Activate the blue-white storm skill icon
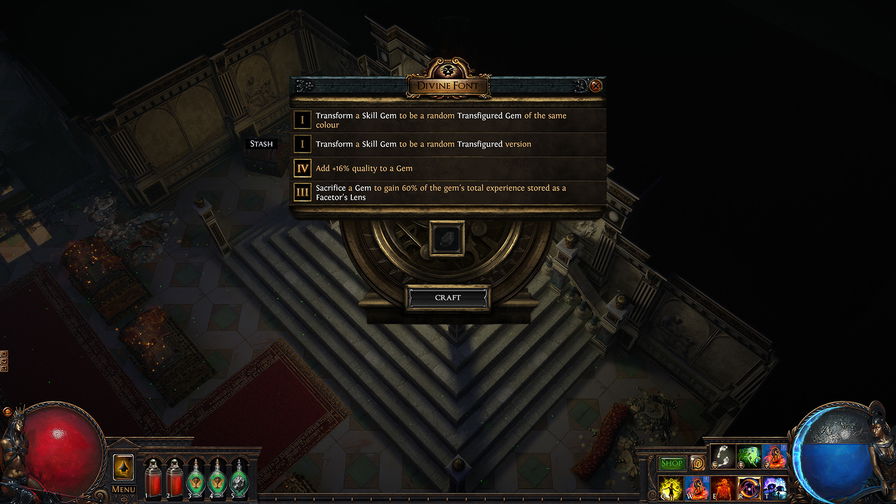 (773, 489)
